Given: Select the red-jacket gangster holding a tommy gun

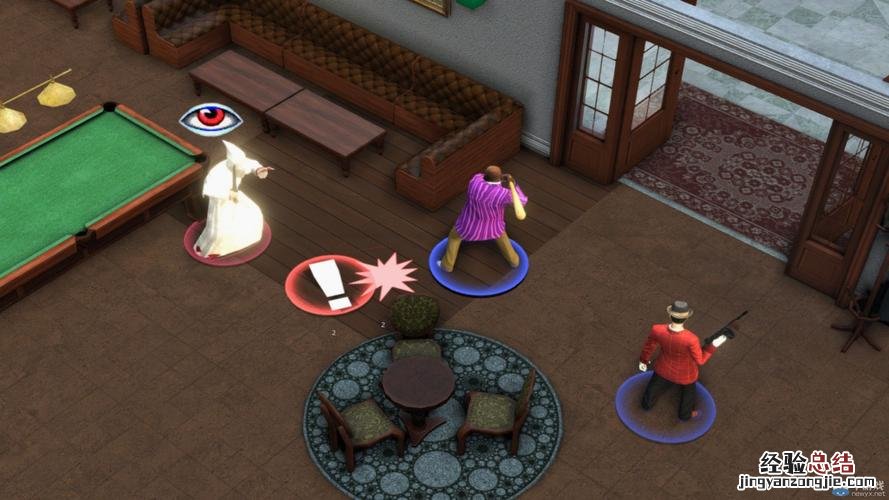Looking at the screenshot, I should 670,355.
